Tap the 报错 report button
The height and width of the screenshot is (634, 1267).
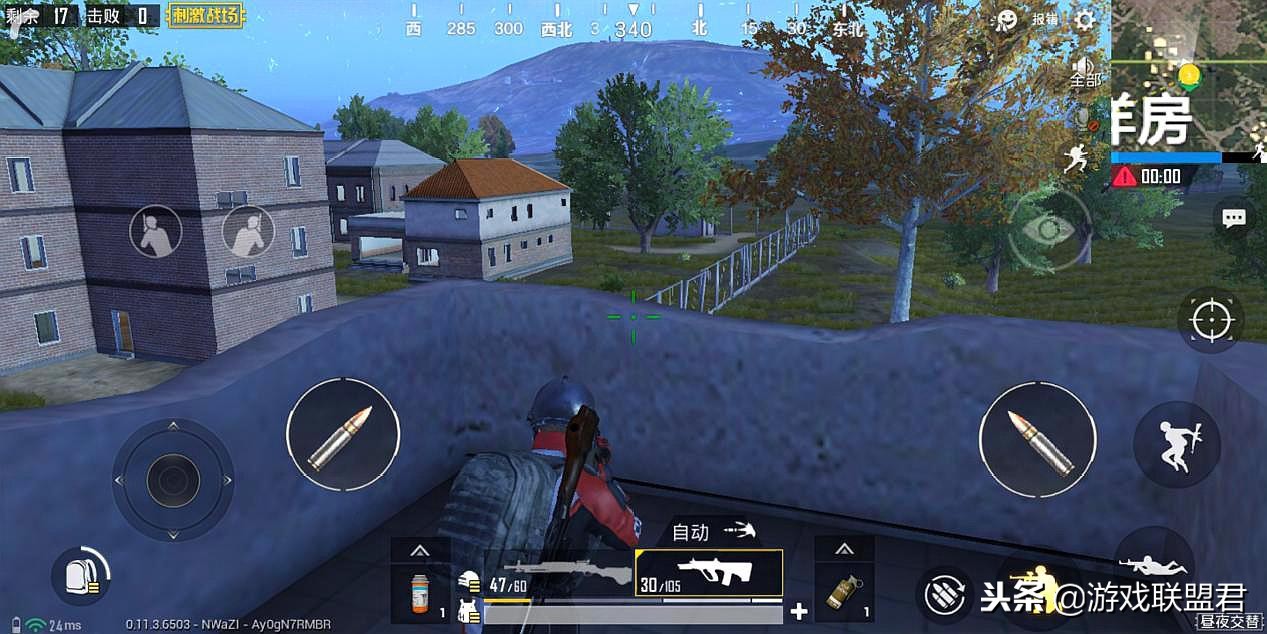click(x=1045, y=19)
